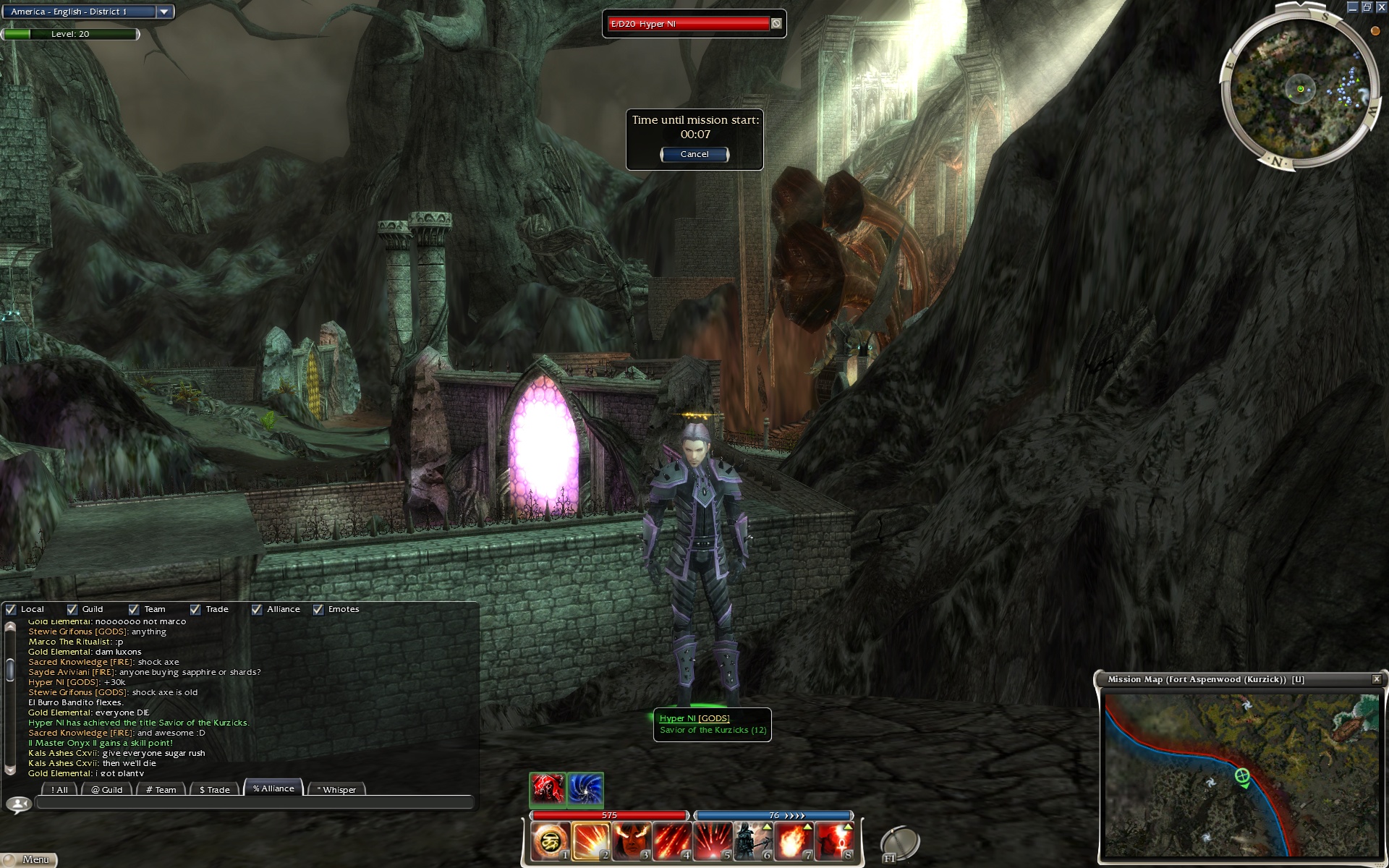Minimize the game window

1352,7
